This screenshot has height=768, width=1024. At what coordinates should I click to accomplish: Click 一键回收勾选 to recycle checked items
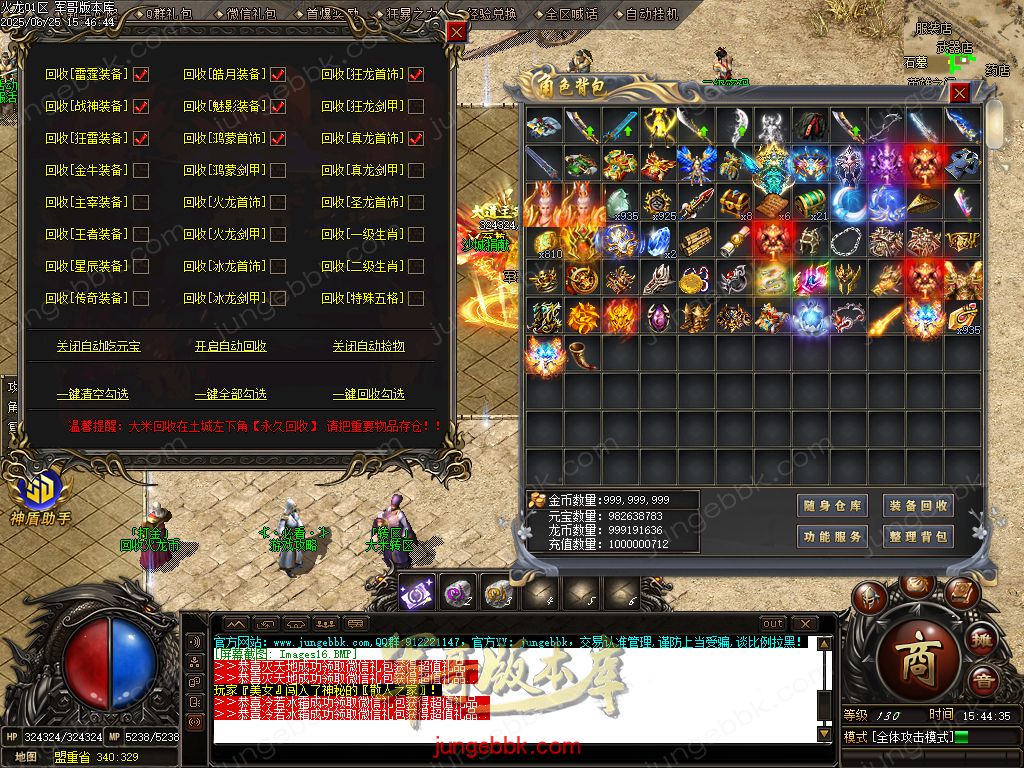[x=368, y=394]
